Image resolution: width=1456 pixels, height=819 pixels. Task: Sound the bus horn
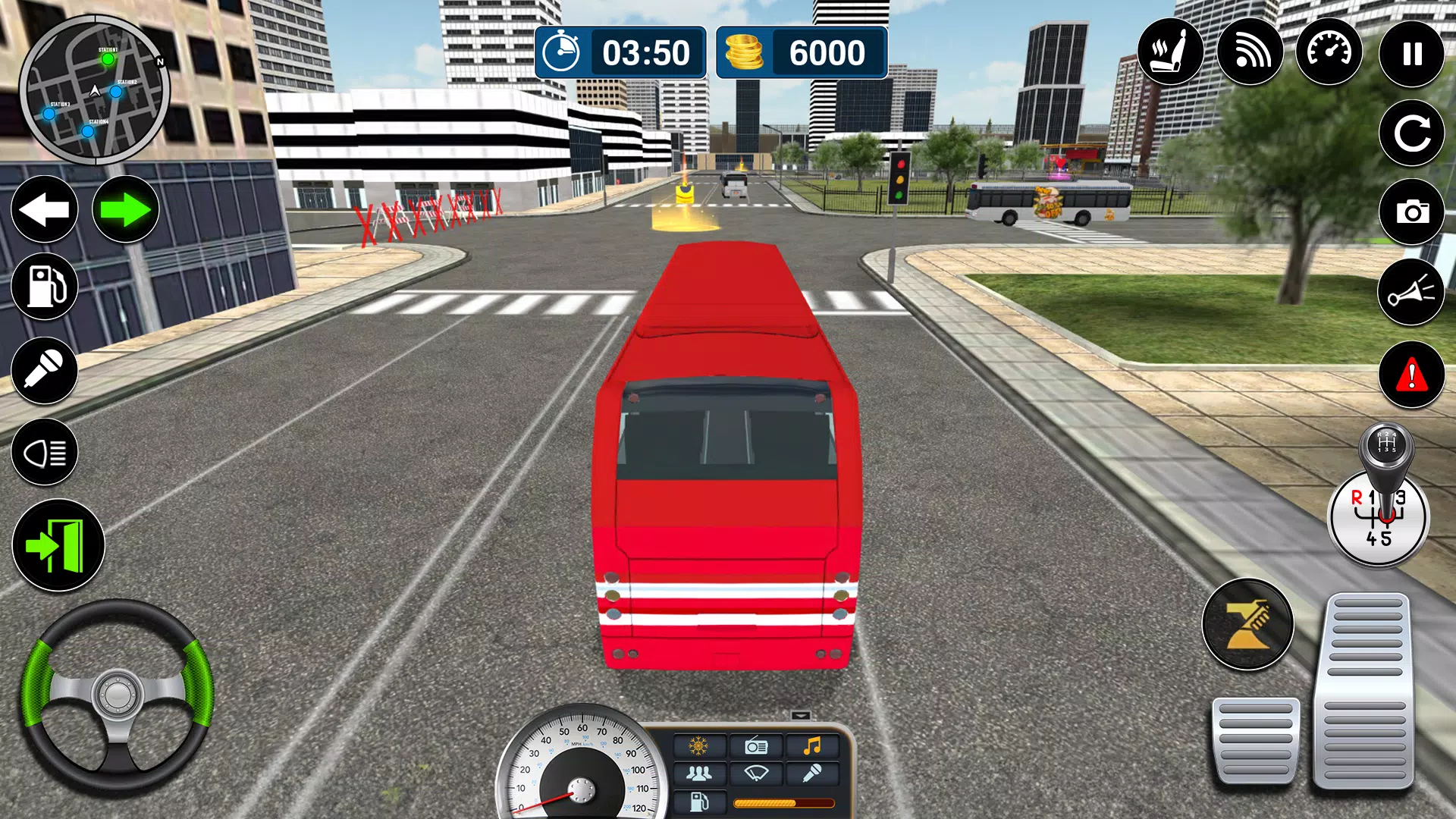pos(1410,292)
